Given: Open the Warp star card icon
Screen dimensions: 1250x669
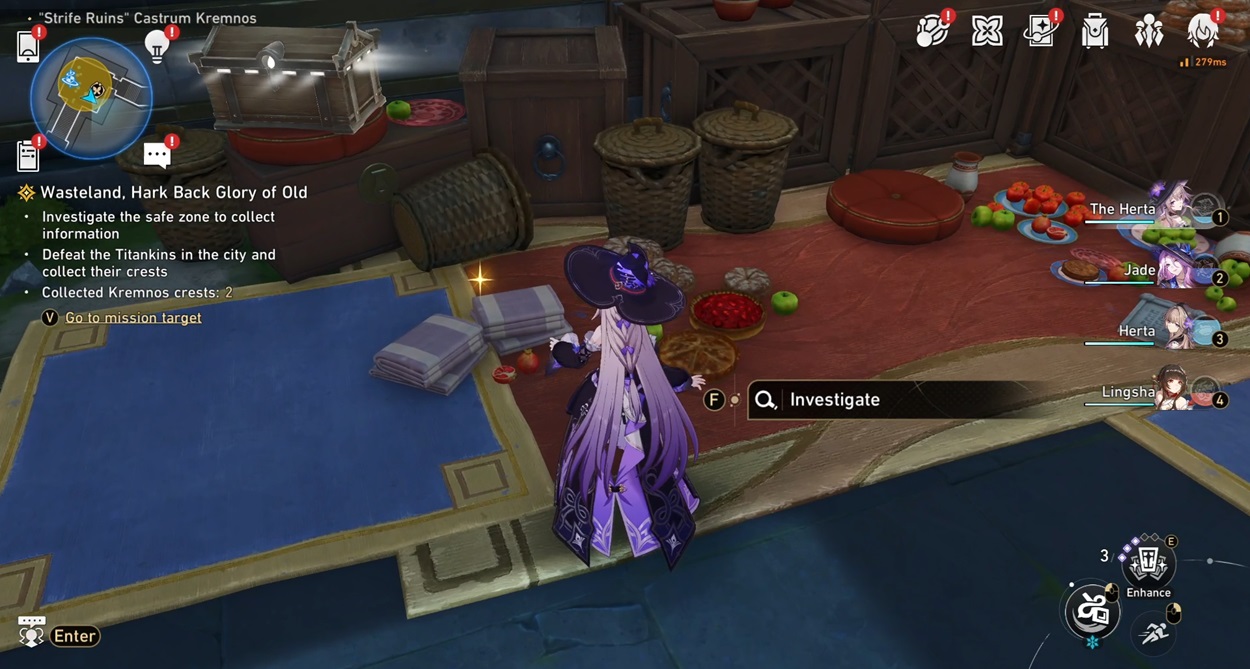Looking at the screenshot, I should point(1040,31).
